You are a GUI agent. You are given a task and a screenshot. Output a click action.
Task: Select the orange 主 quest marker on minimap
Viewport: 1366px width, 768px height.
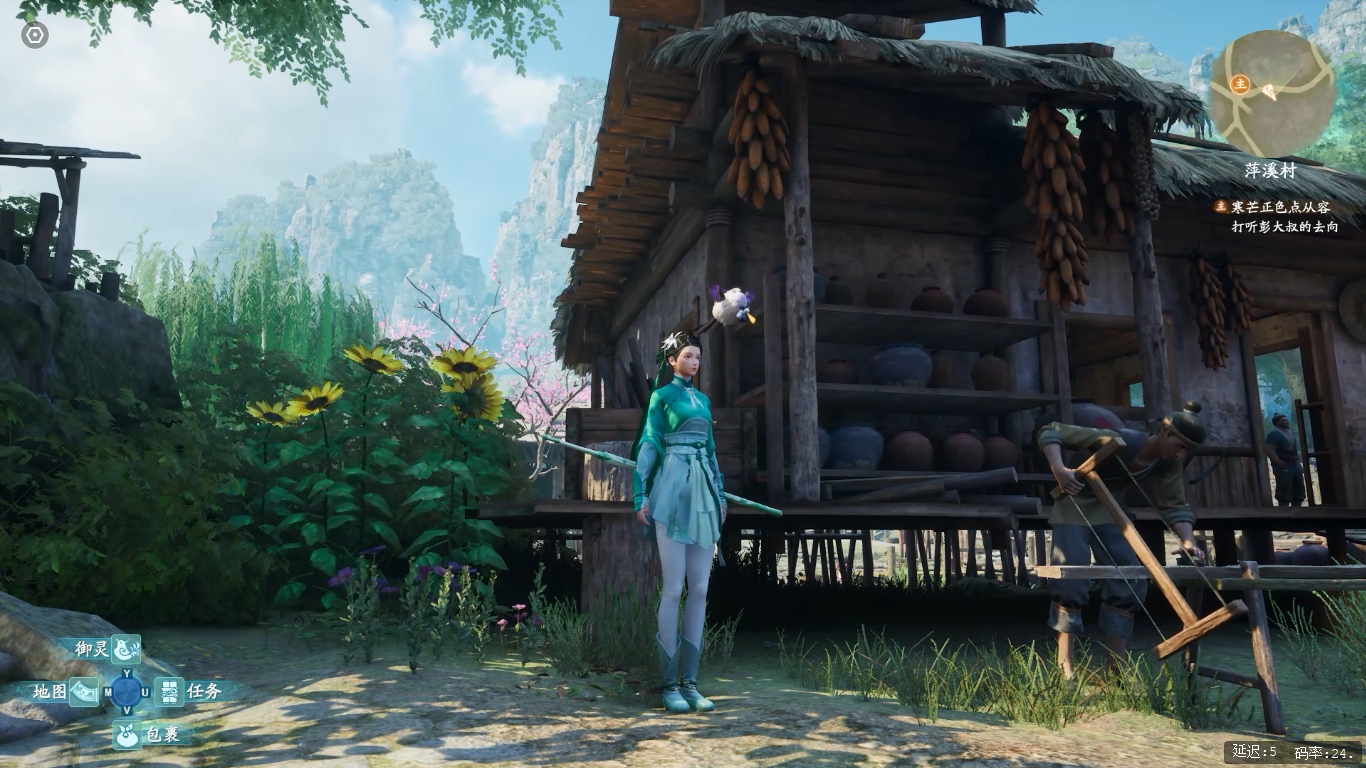coord(1240,83)
